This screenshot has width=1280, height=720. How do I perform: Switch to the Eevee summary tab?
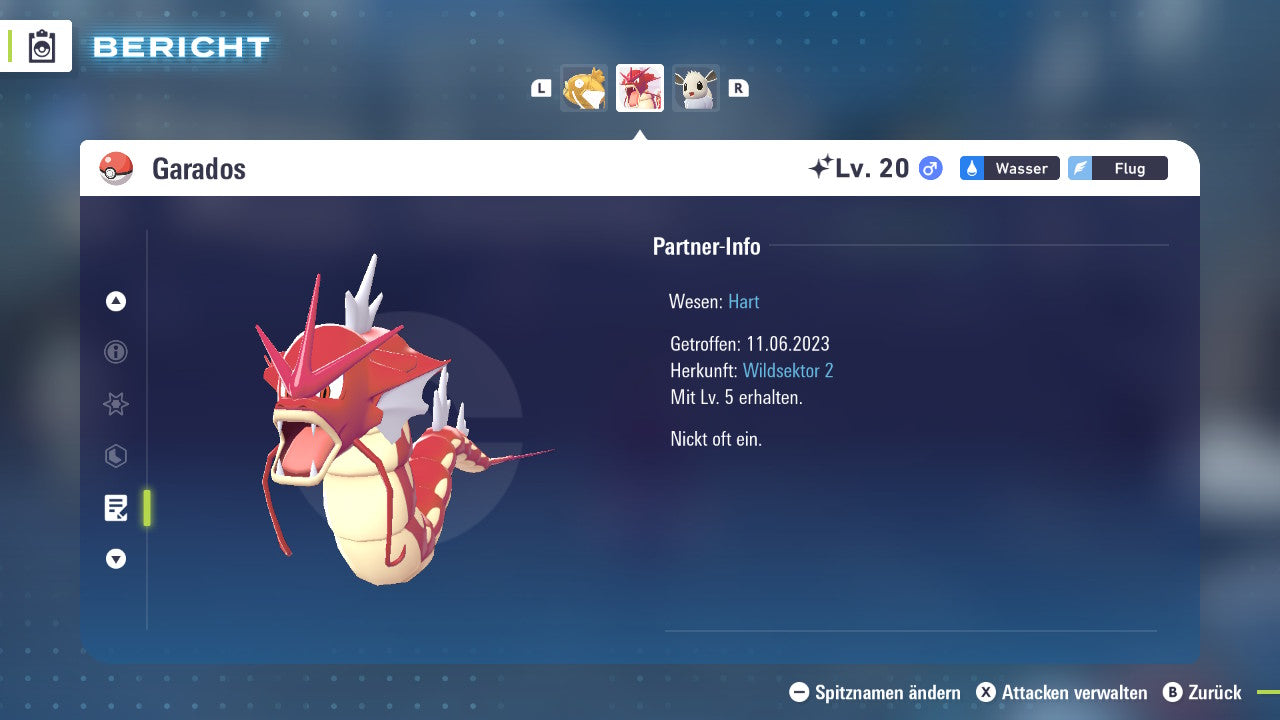pos(695,88)
